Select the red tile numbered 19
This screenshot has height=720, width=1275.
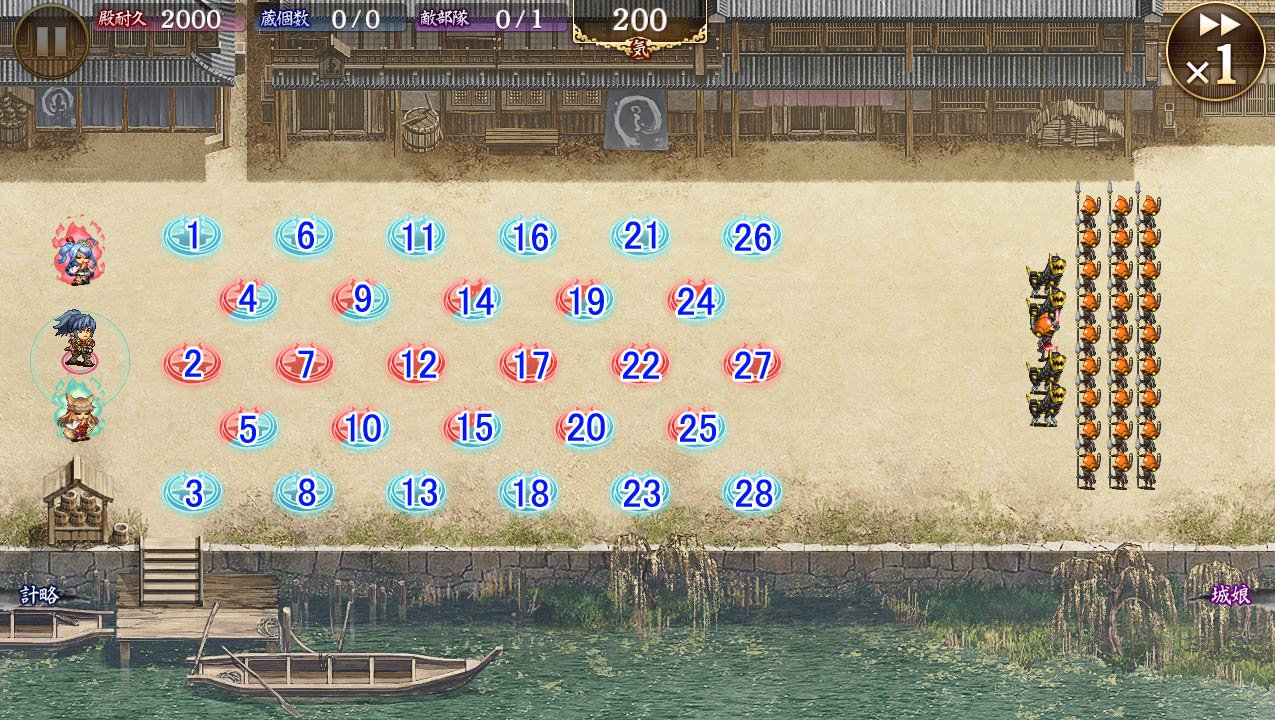pyautogui.click(x=585, y=300)
